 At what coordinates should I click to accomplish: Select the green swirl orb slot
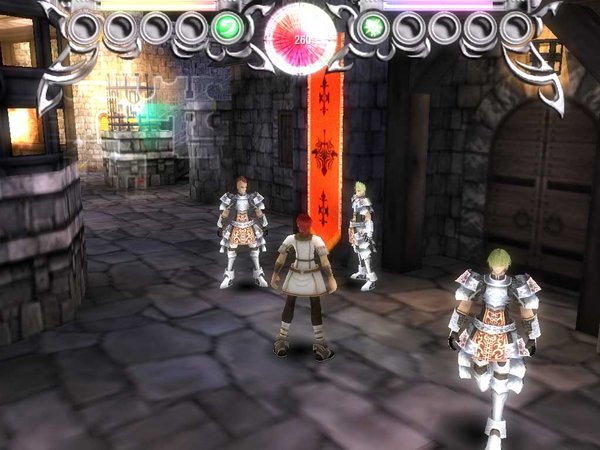[x=227, y=27]
